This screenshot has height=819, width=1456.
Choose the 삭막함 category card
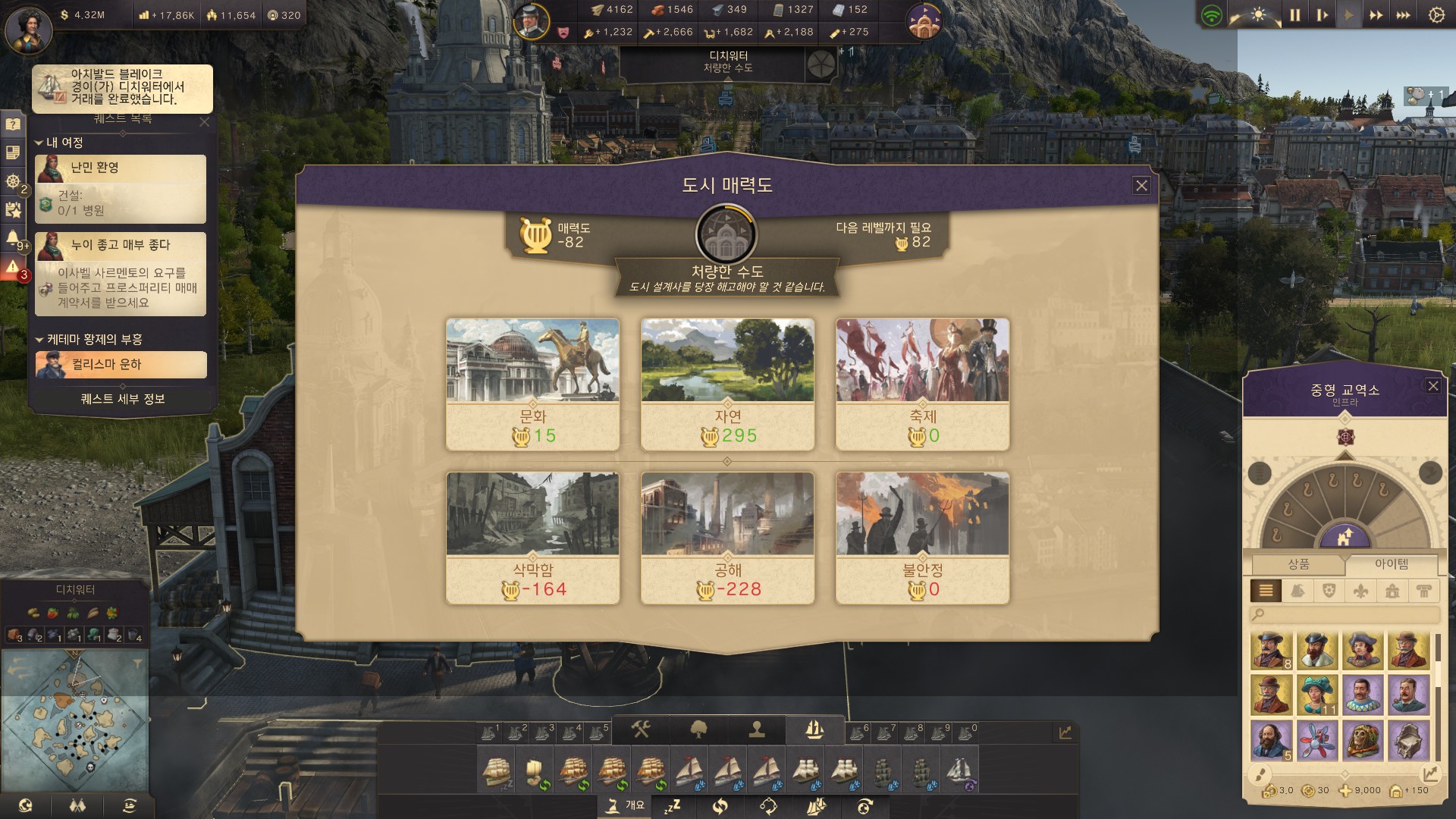pyautogui.click(x=532, y=538)
